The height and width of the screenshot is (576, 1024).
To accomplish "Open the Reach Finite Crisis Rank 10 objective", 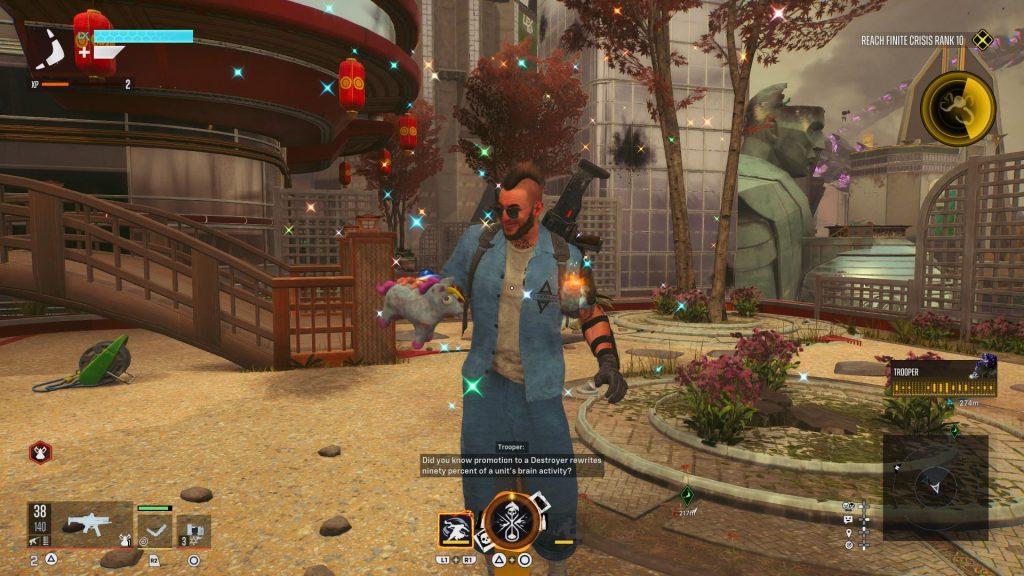I will 912,41.
